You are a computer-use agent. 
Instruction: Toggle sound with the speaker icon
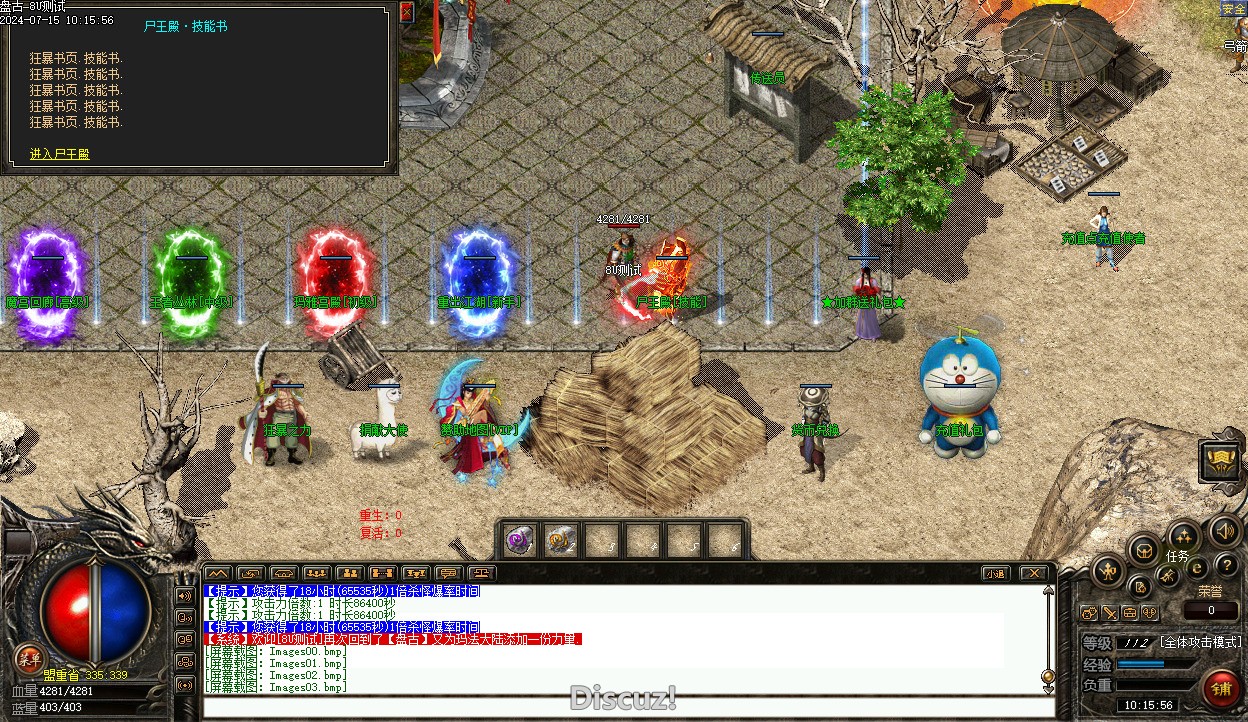coord(1225,531)
